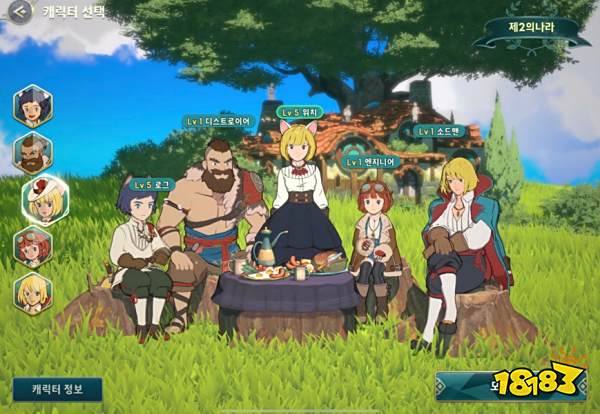Click the Lv 5 로그 name tag

153,184
